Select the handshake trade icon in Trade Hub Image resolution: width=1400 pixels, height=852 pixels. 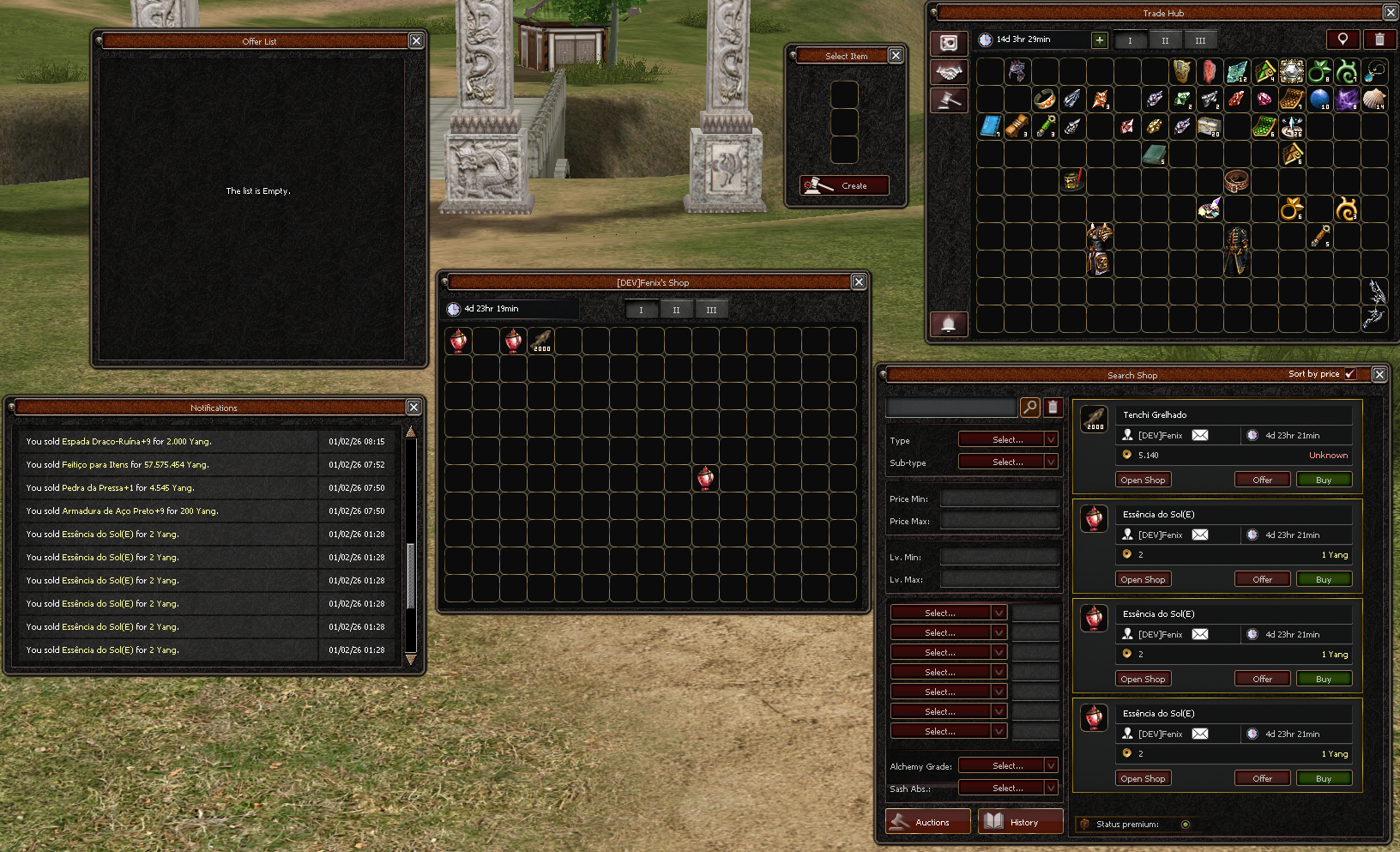tap(948, 72)
